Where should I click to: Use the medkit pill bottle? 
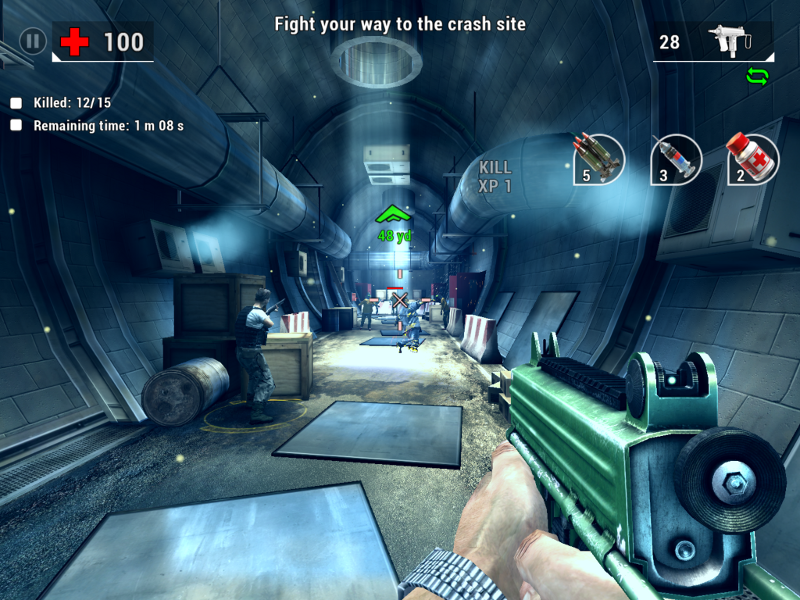coord(752,159)
